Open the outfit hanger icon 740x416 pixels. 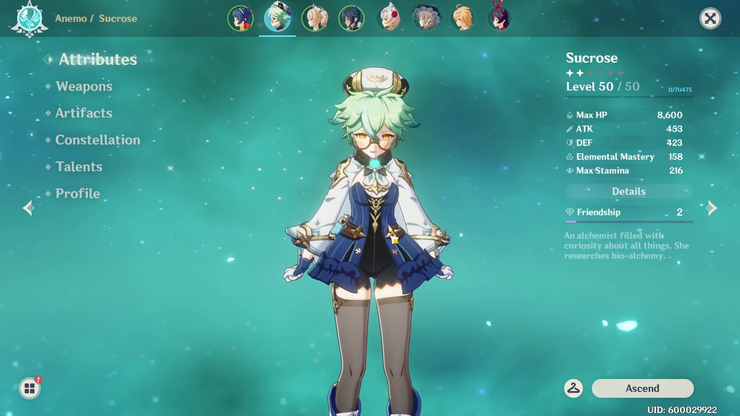574,389
